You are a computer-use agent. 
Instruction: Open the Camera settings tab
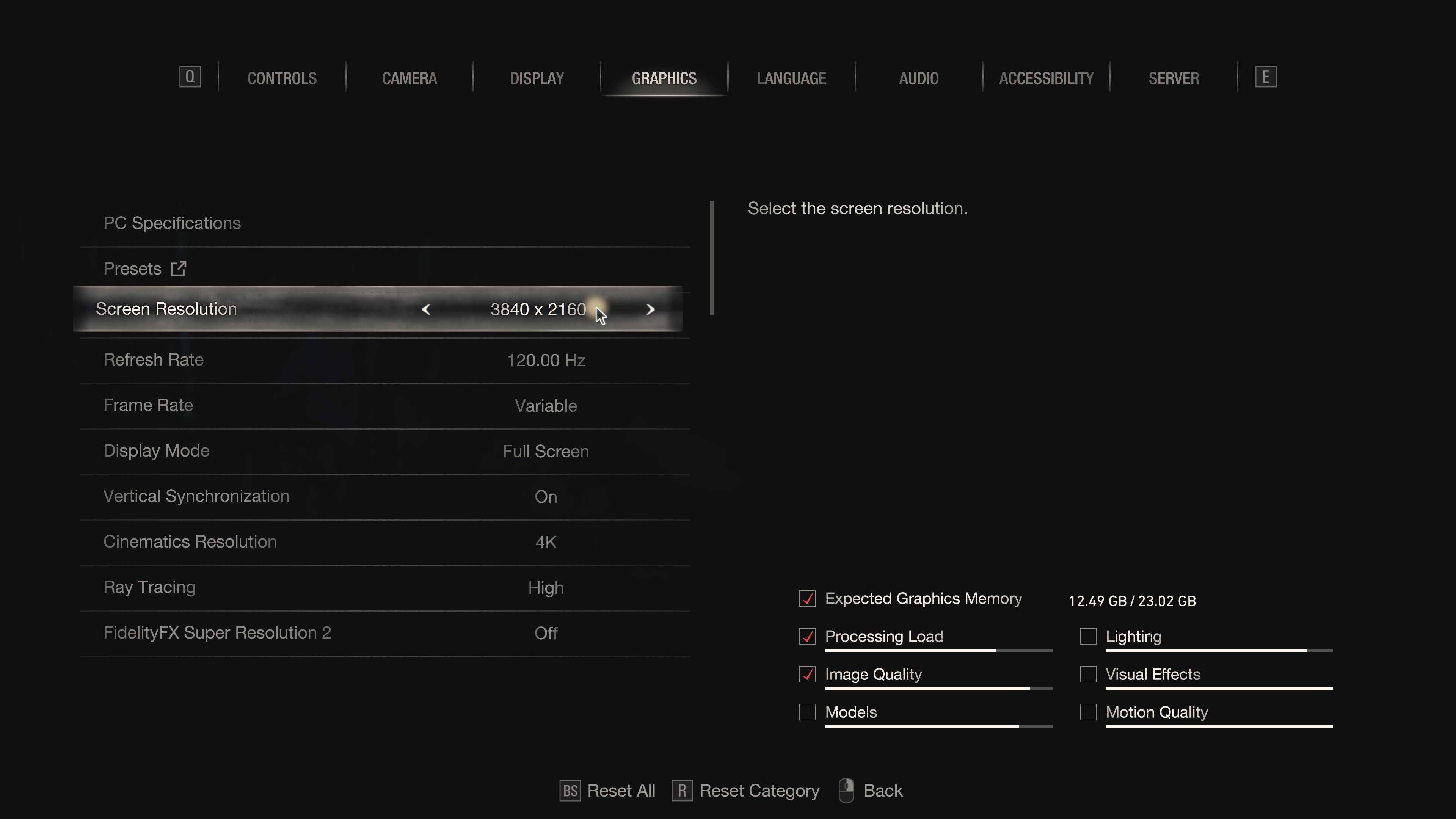[409, 78]
